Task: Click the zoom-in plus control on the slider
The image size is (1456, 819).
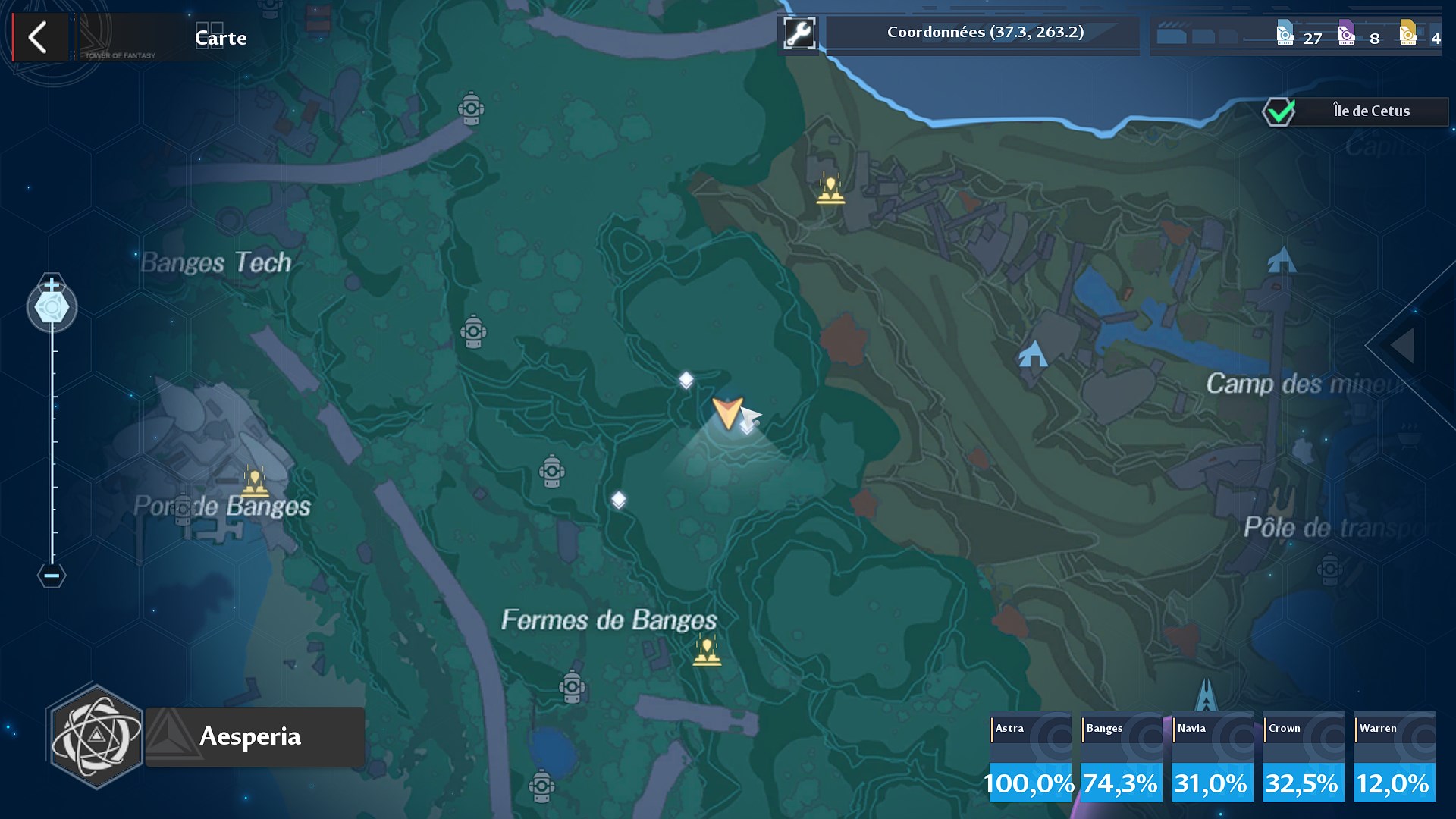Action: point(51,285)
